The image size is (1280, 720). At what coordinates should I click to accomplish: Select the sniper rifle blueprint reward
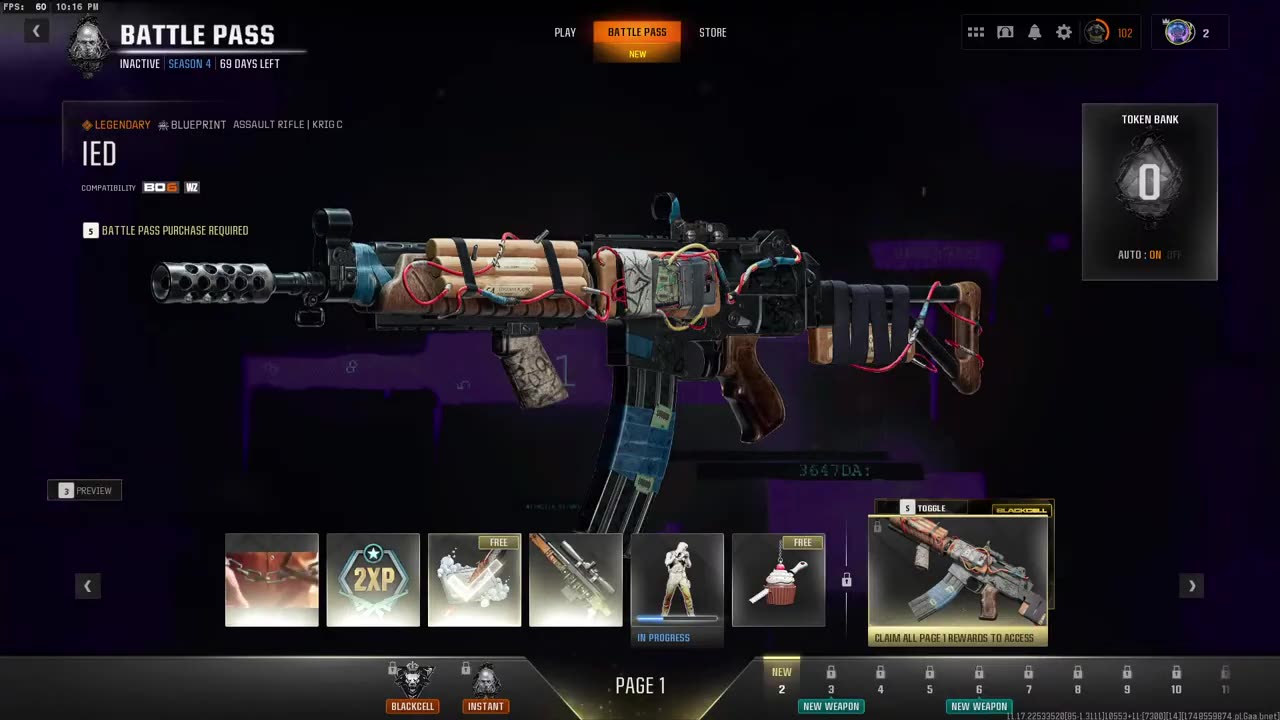pos(576,580)
